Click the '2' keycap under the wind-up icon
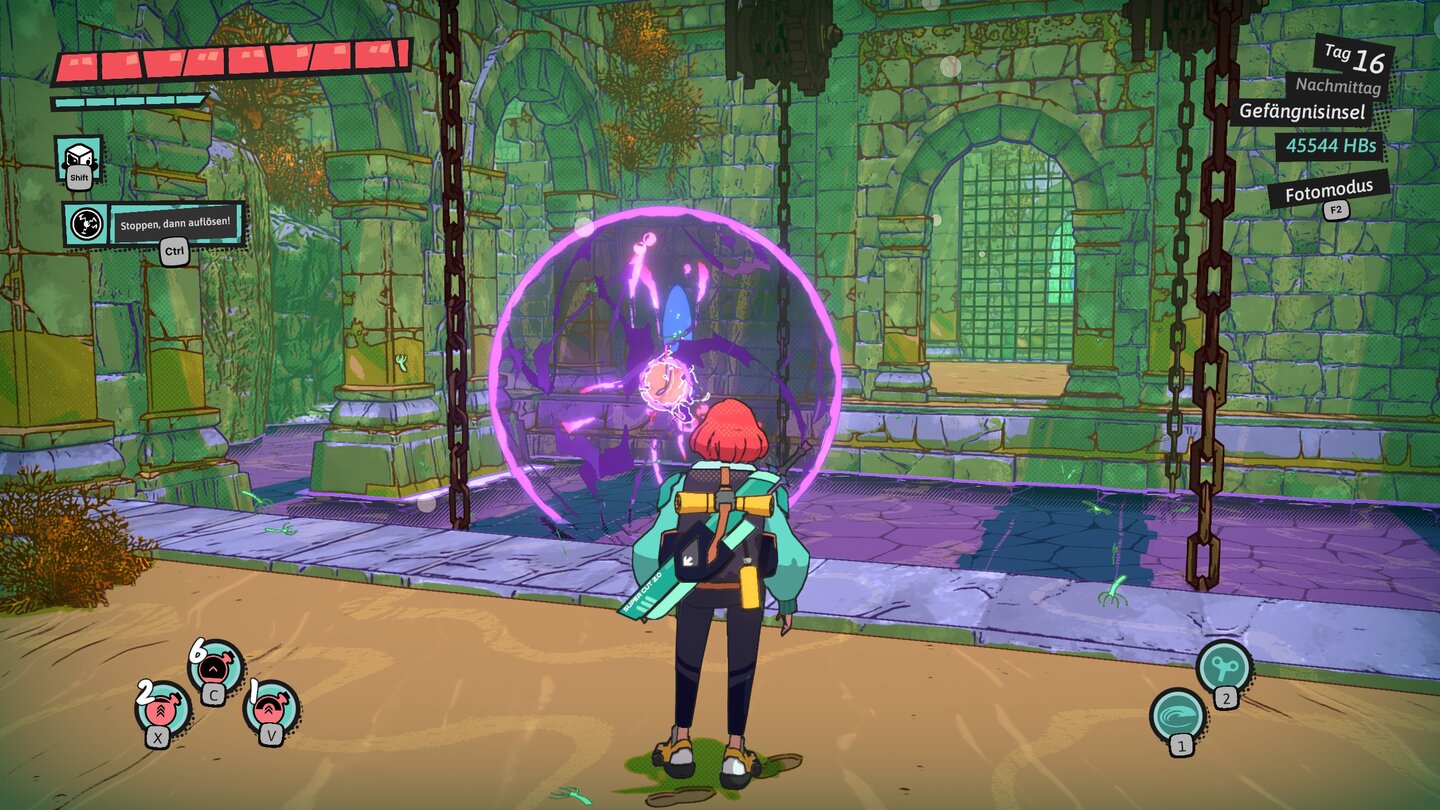This screenshot has height=810, width=1440. pyautogui.click(x=1226, y=699)
